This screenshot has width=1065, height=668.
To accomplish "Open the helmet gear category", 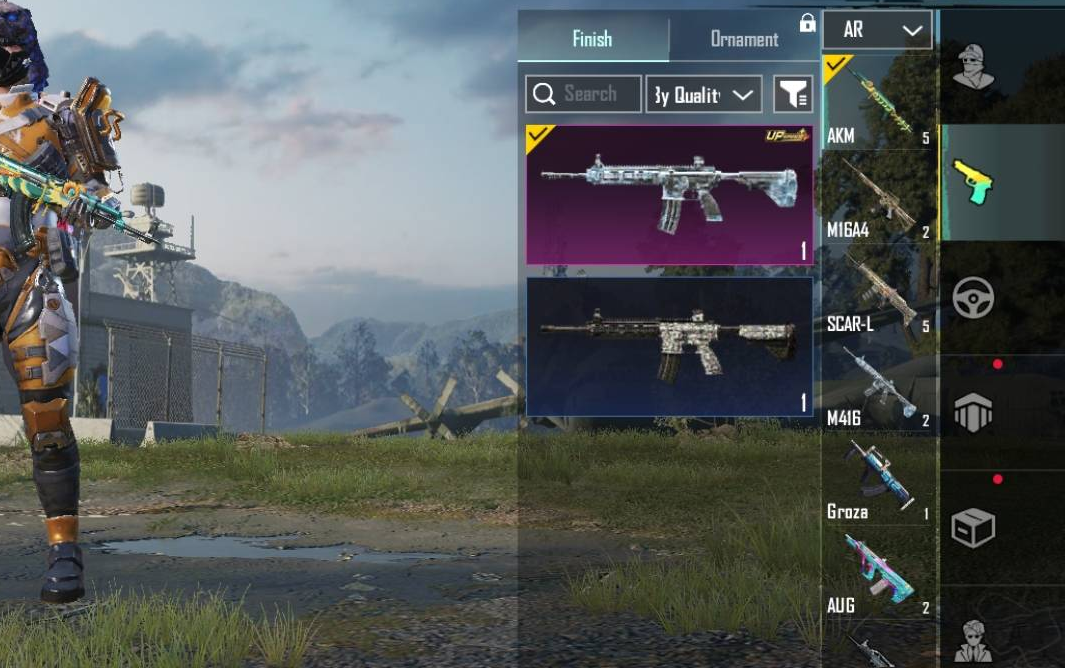I will point(973,411).
